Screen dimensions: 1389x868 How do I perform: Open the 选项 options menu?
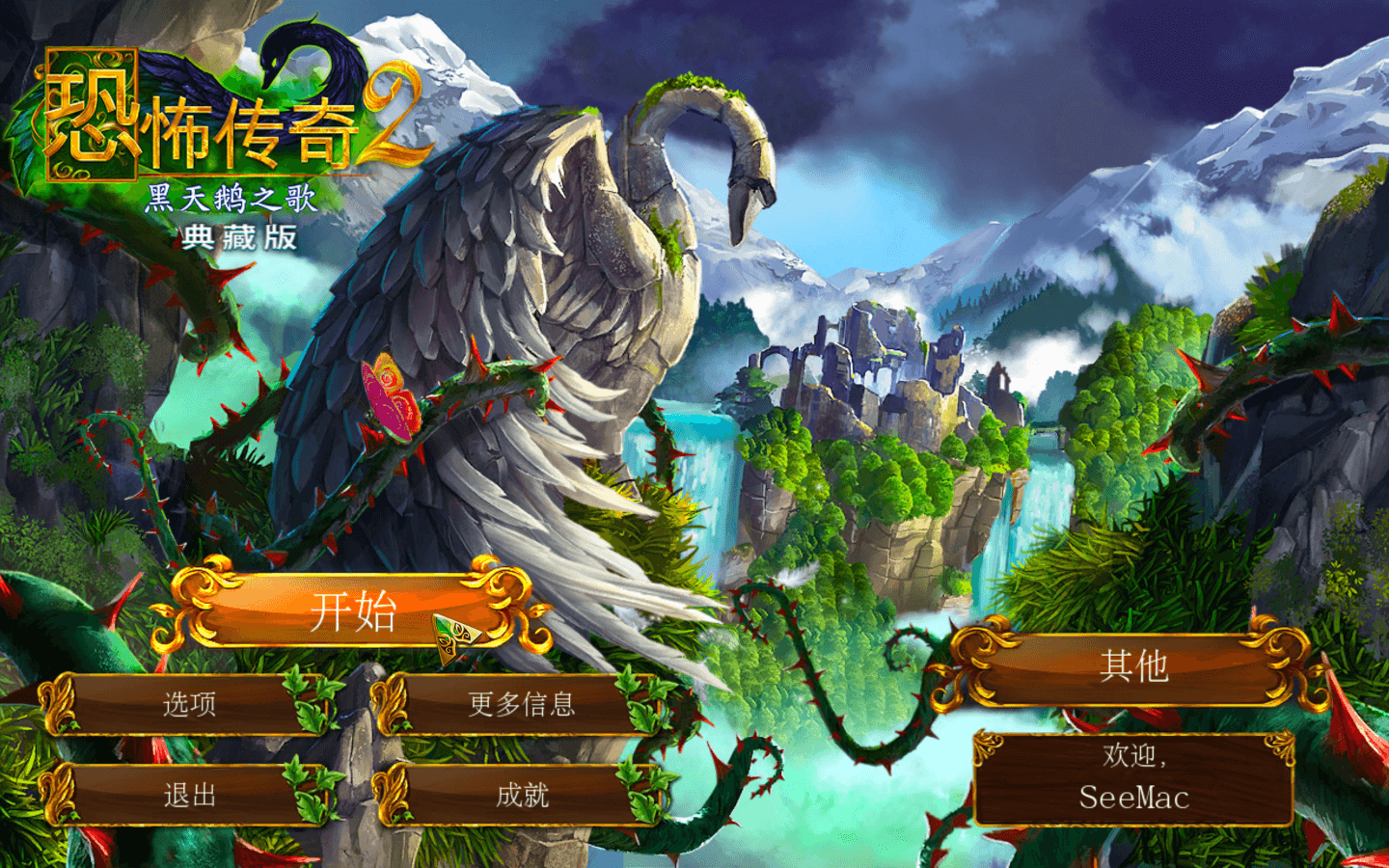tap(189, 705)
